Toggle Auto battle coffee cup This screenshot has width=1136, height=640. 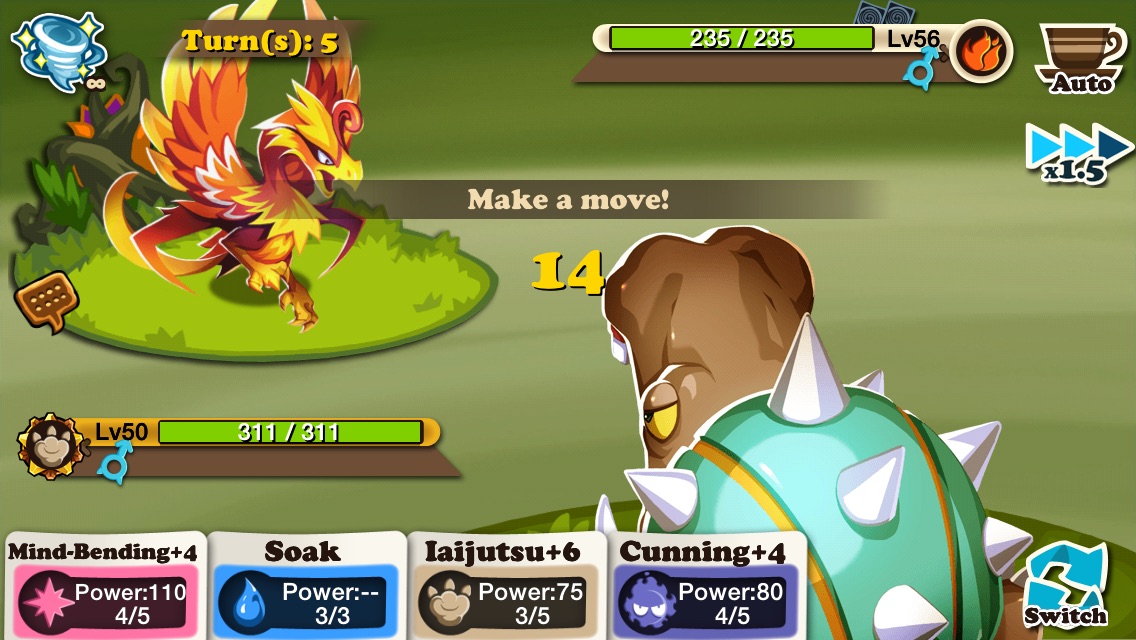1080,57
